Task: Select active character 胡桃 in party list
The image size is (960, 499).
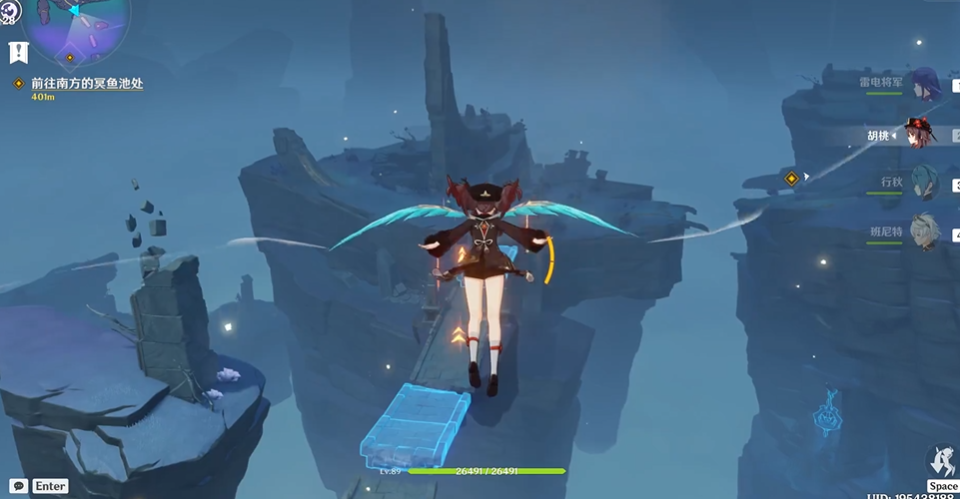Action: pyautogui.click(x=918, y=134)
